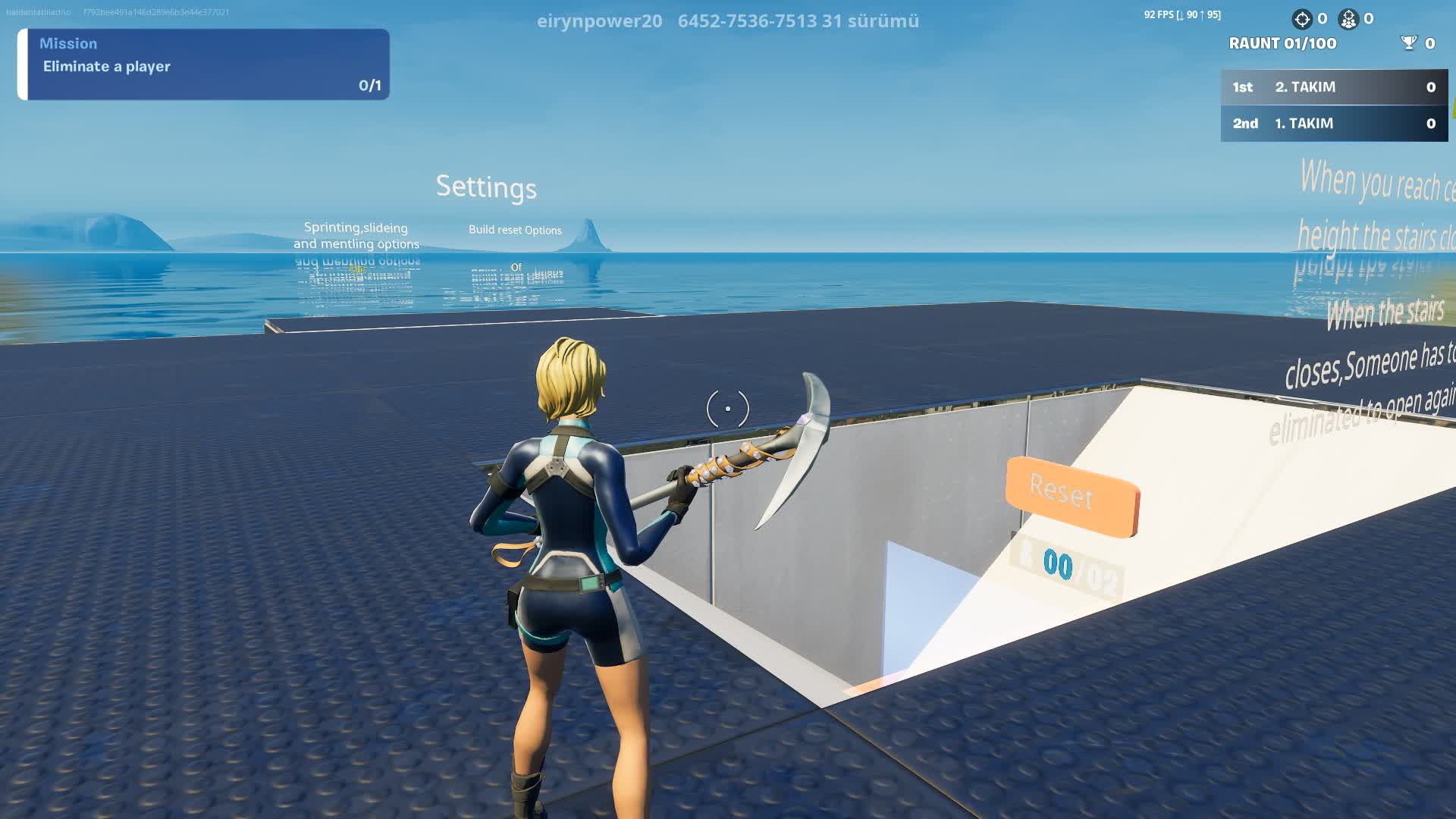Expand the Mission panel
The image size is (1456, 819).
[205, 64]
